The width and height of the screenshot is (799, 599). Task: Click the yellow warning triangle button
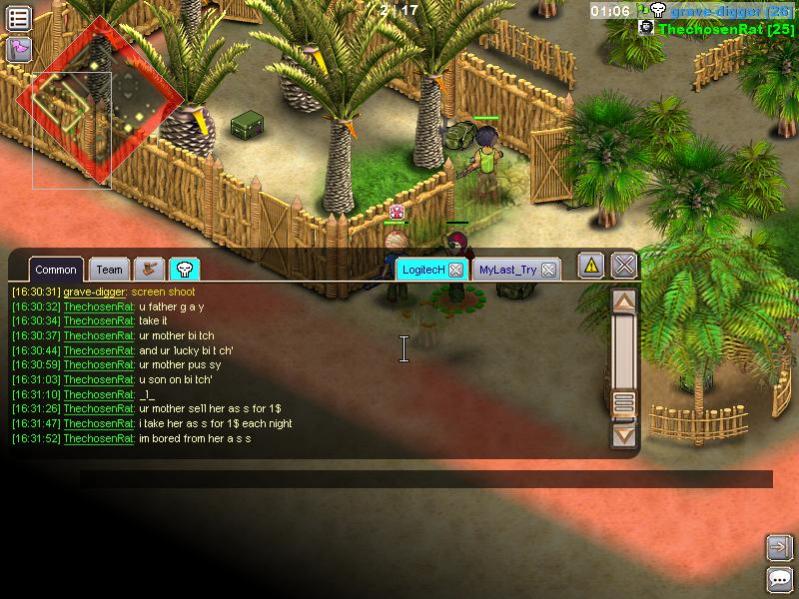[x=591, y=265]
